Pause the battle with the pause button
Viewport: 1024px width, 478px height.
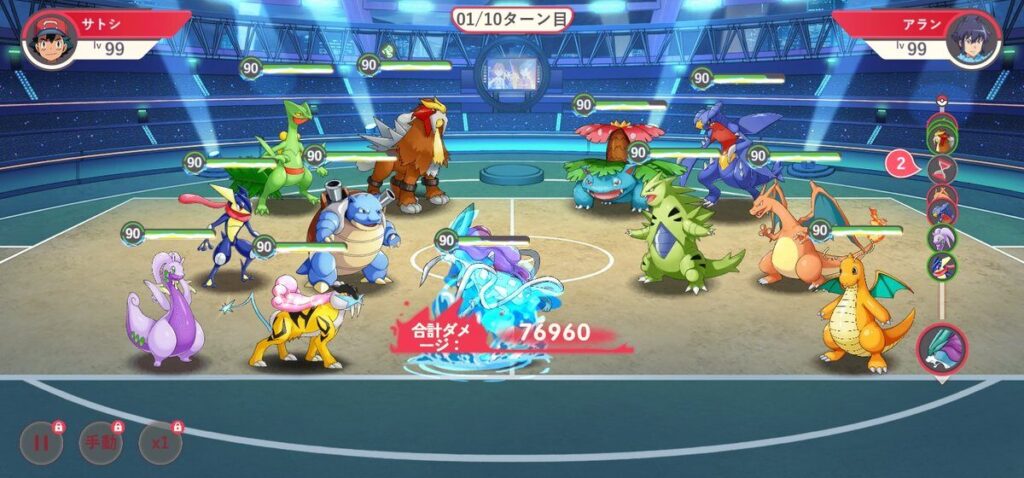point(42,443)
